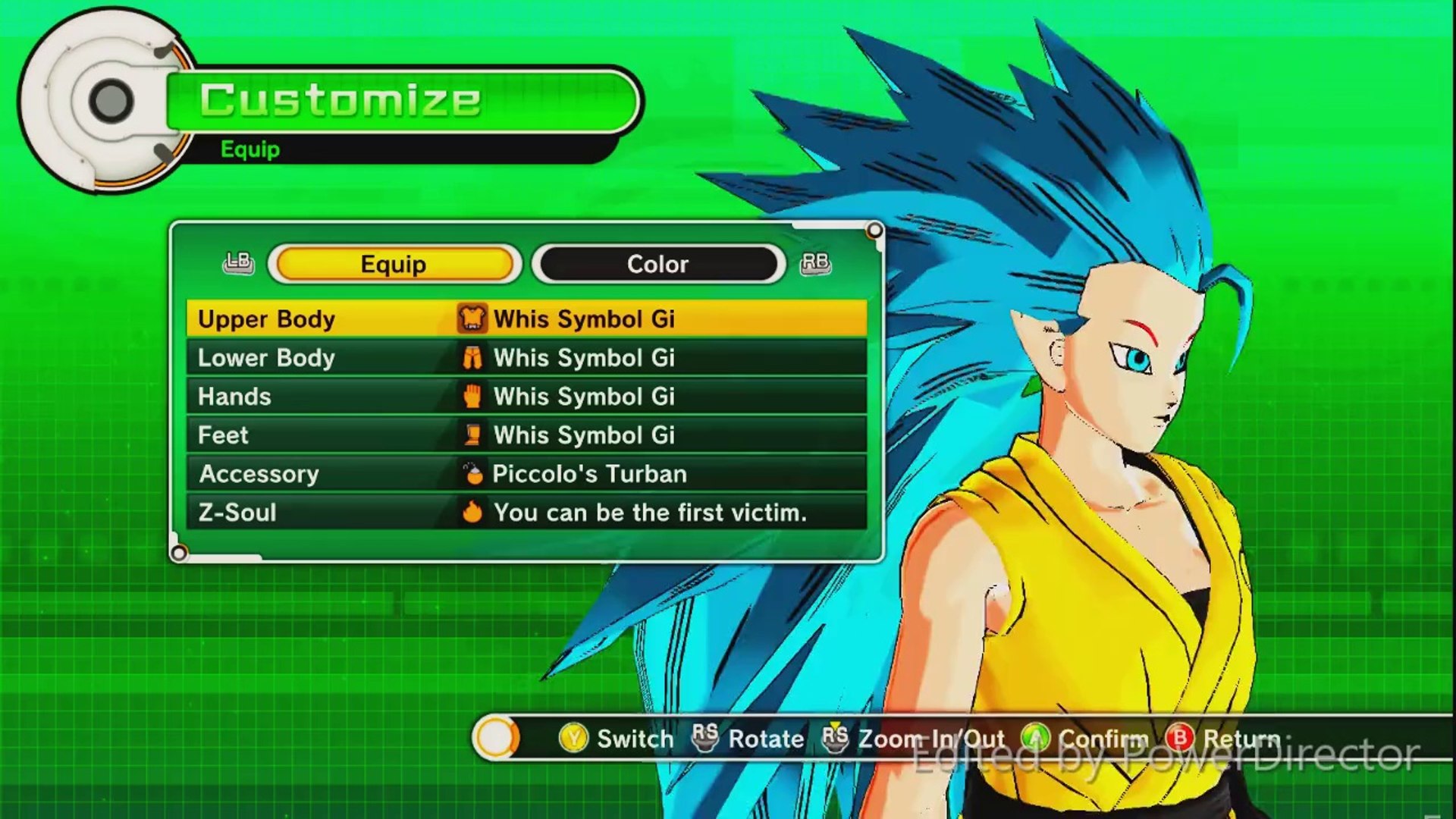Switch to the Color tab
1456x819 pixels.
[x=657, y=264]
